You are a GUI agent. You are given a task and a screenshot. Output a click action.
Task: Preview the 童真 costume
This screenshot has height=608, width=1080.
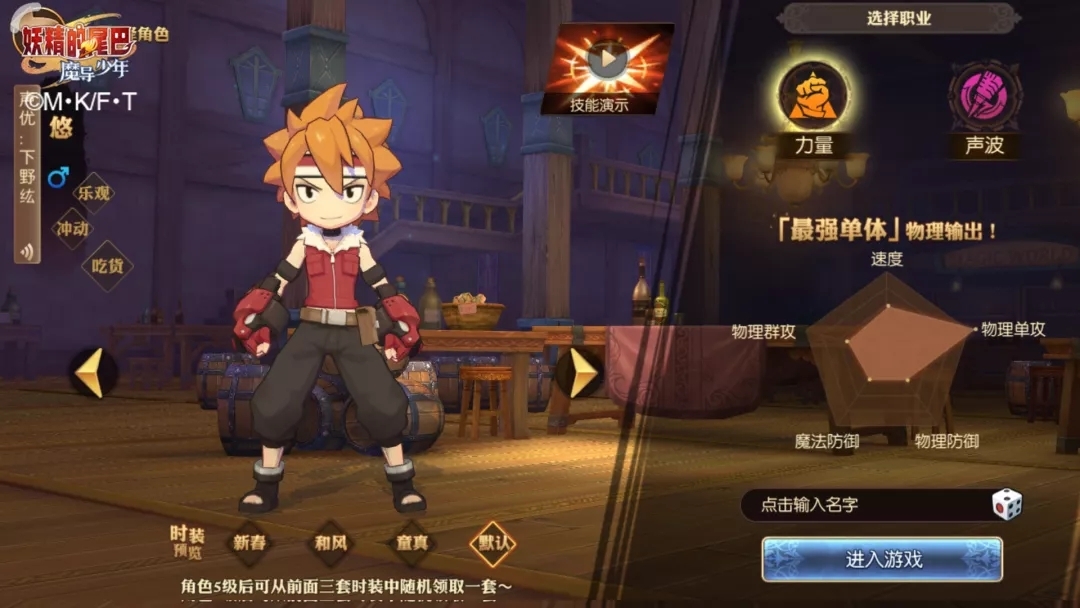coord(412,543)
